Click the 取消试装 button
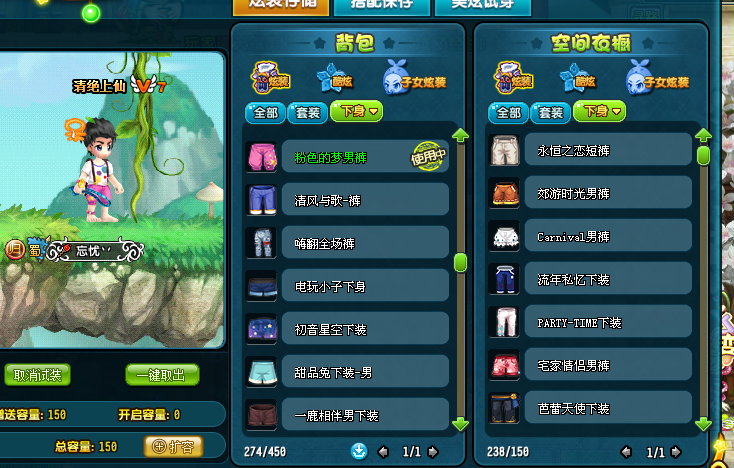 pos(40,375)
